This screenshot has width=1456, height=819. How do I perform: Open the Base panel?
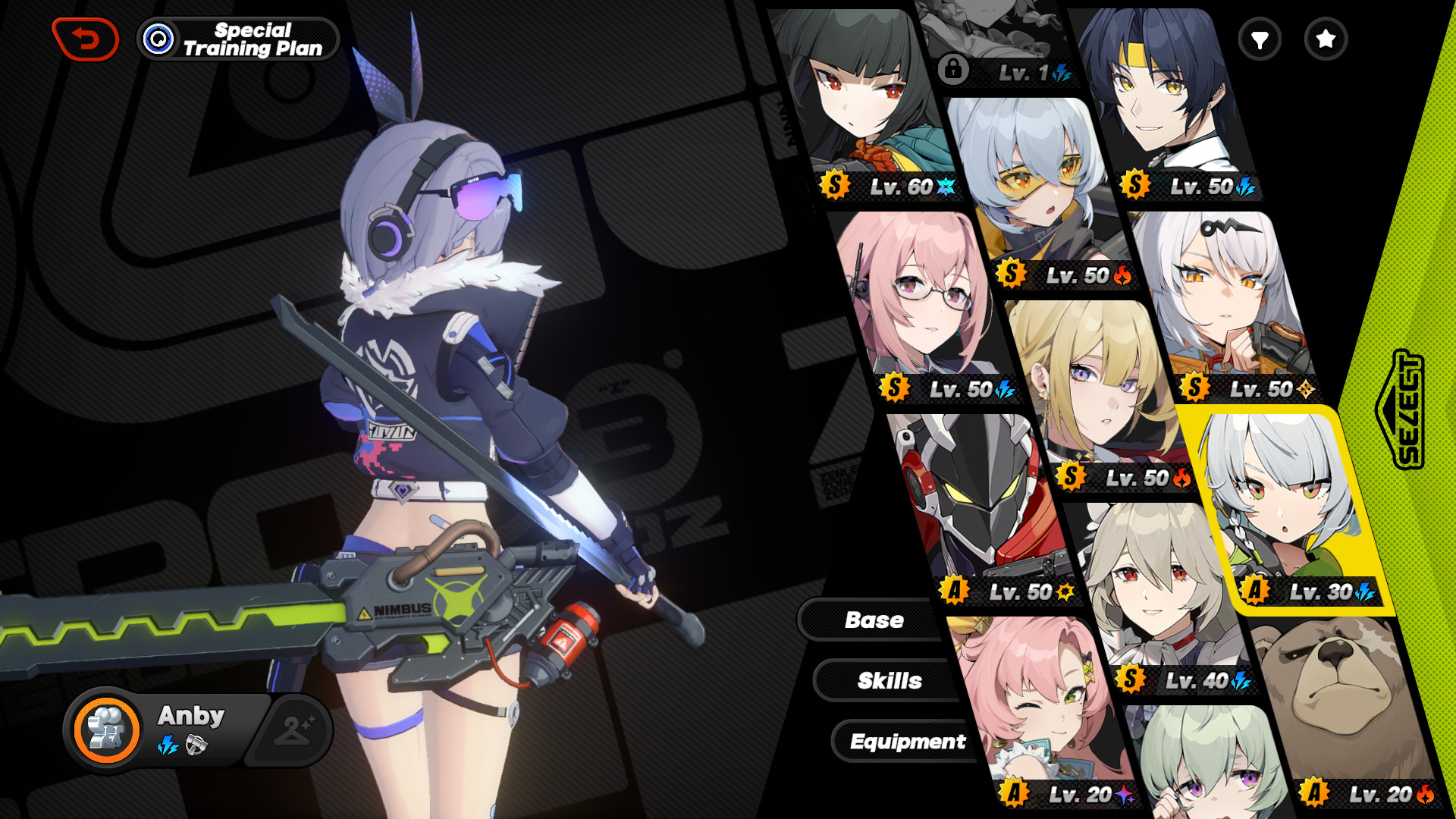pos(875,620)
